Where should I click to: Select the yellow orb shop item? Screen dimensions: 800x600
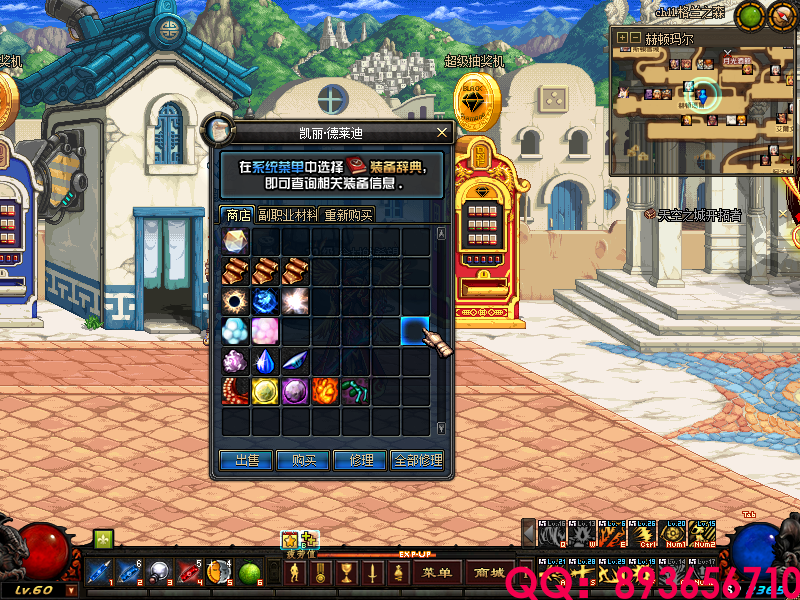pyautogui.click(x=266, y=391)
